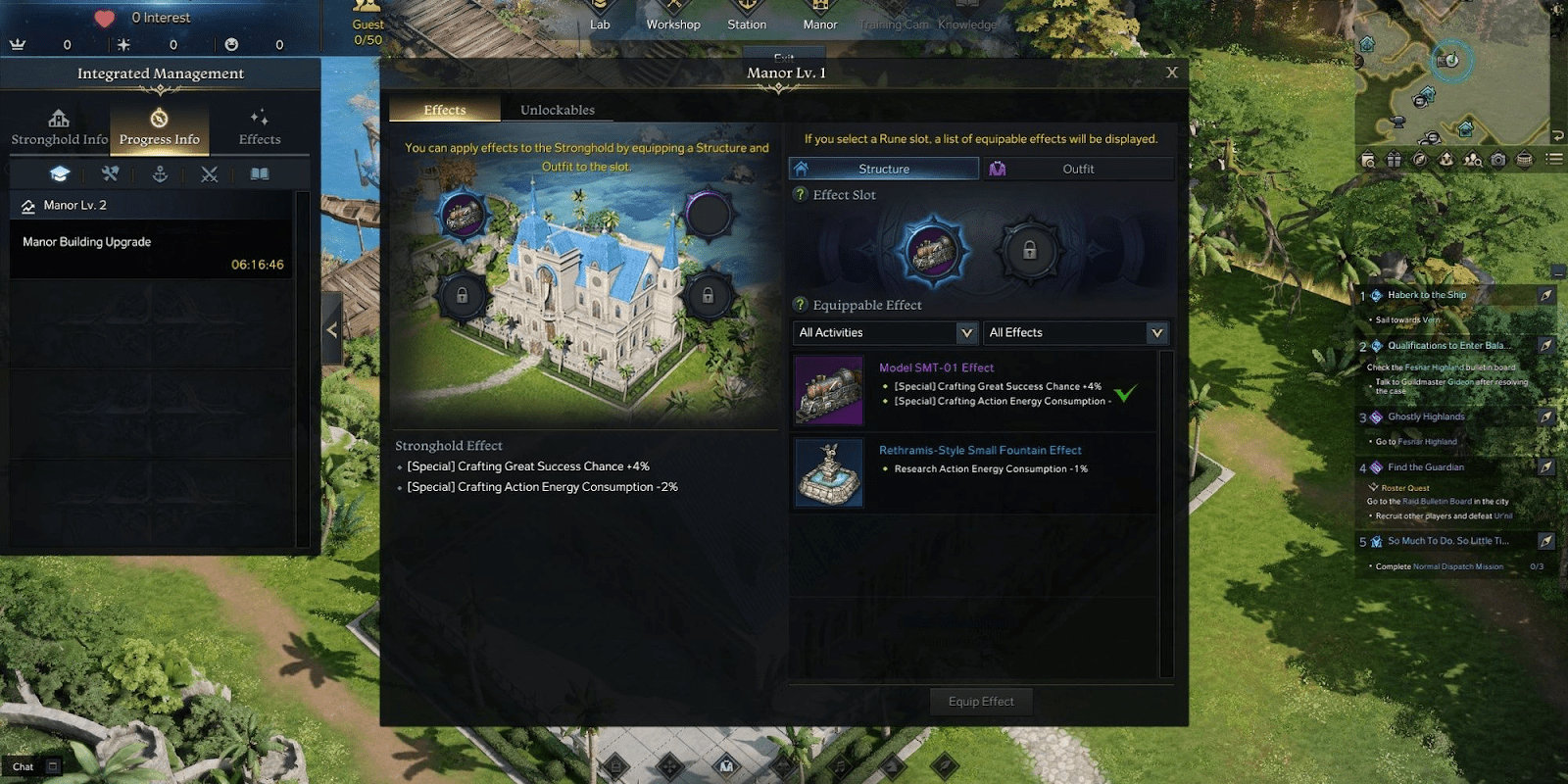This screenshot has height=784, width=1568.
Task: Open the All Effects dropdown
Action: [1075, 332]
